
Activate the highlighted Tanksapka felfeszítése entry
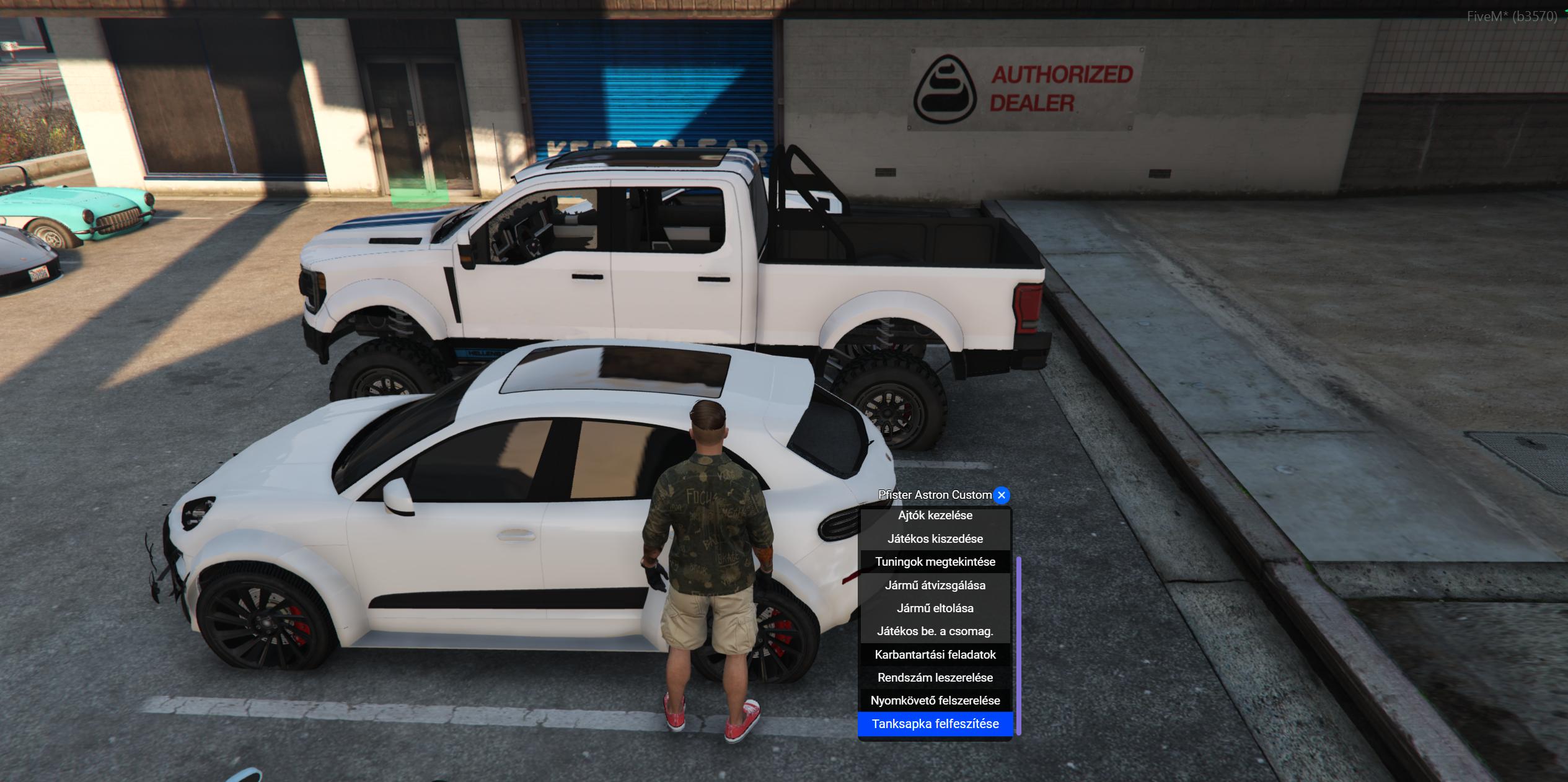(x=935, y=724)
